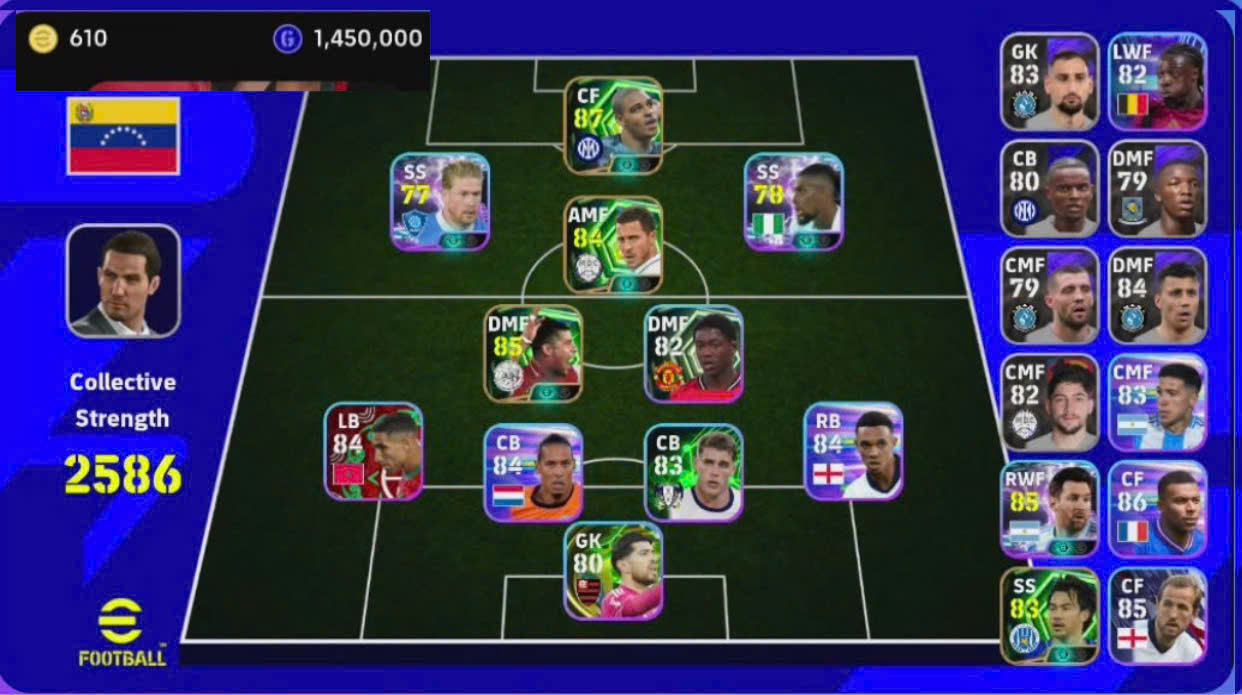Select the LWF 82 Belgium substitute
The image size is (1242, 695).
(1157, 82)
